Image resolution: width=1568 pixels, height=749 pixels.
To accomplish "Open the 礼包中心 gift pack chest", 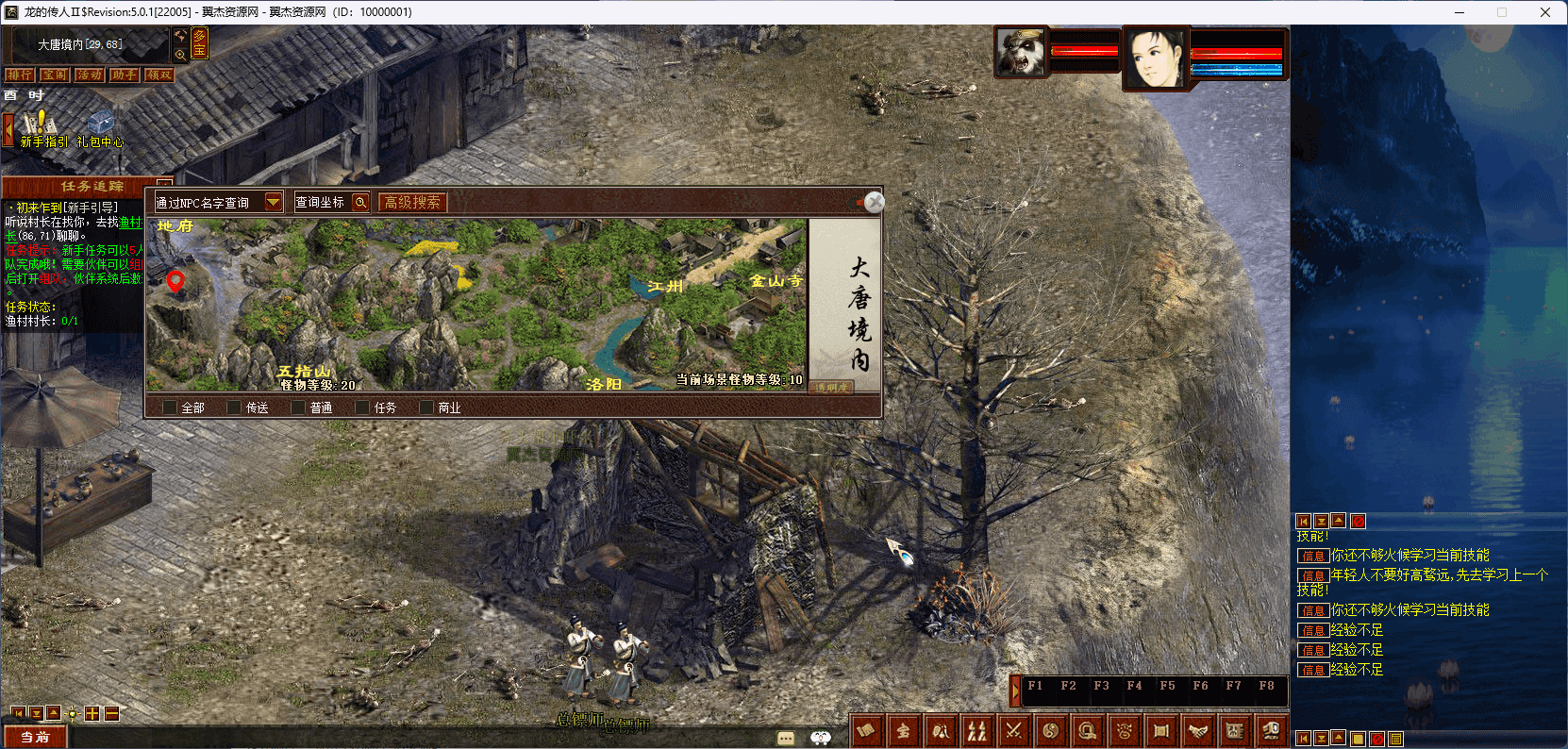I will [100, 128].
